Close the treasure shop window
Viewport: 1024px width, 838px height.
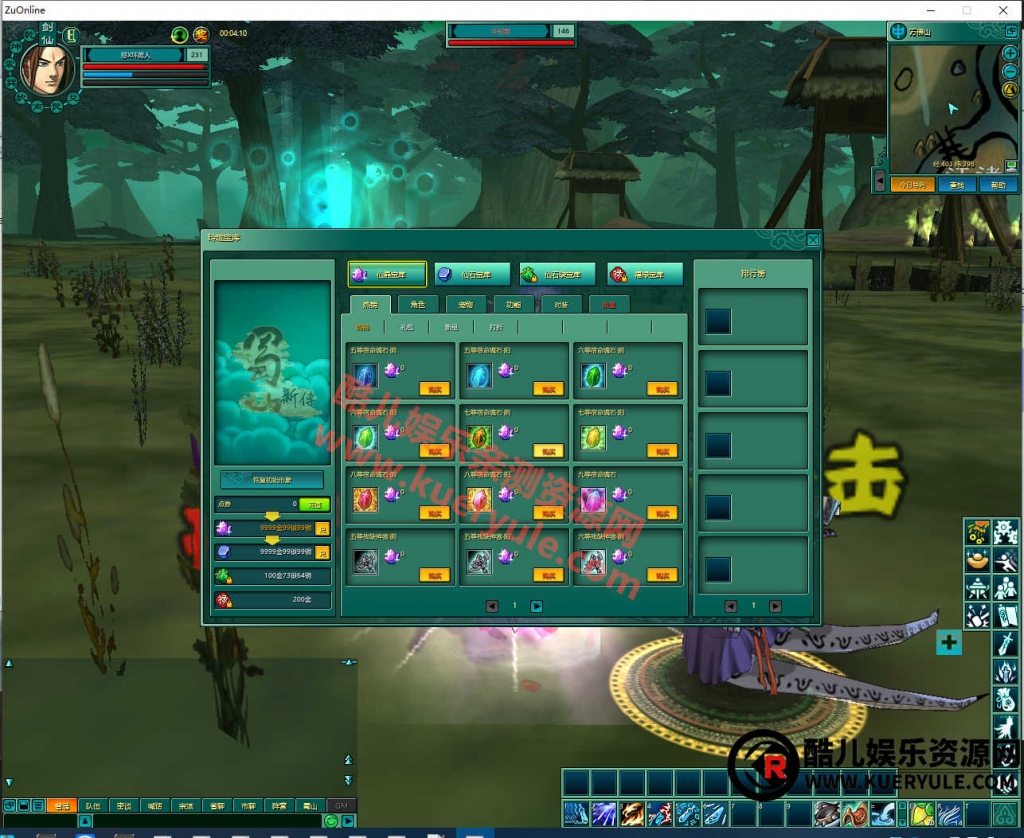(813, 240)
